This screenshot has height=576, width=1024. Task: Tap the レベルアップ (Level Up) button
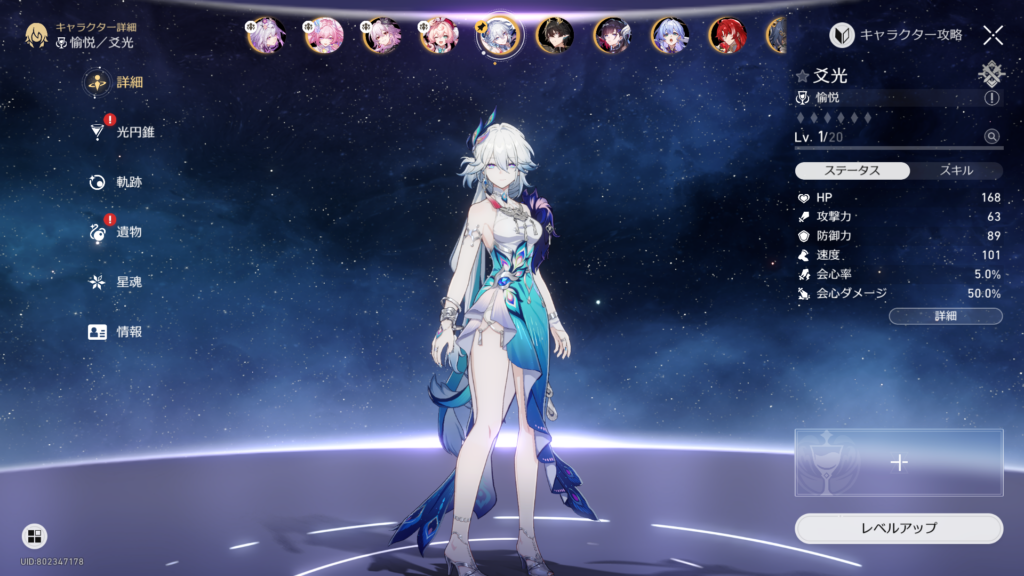point(898,527)
